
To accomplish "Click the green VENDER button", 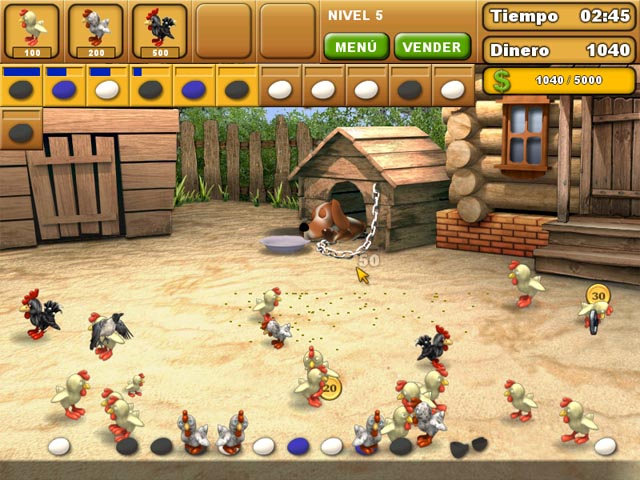I will click(x=433, y=47).
